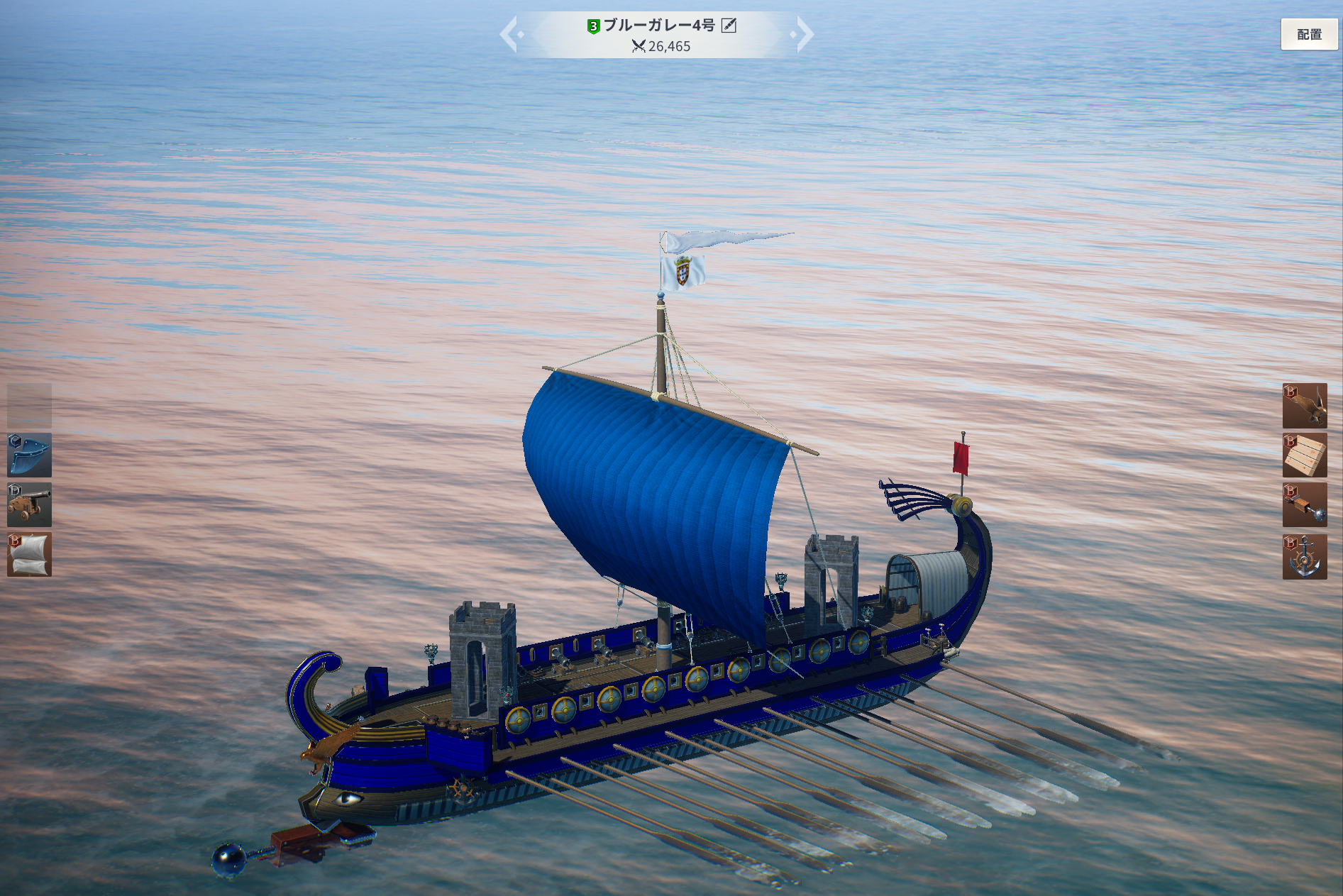Select the spiked ram equipment slot
The image size is (1343, 896).
pos(1305,505)
